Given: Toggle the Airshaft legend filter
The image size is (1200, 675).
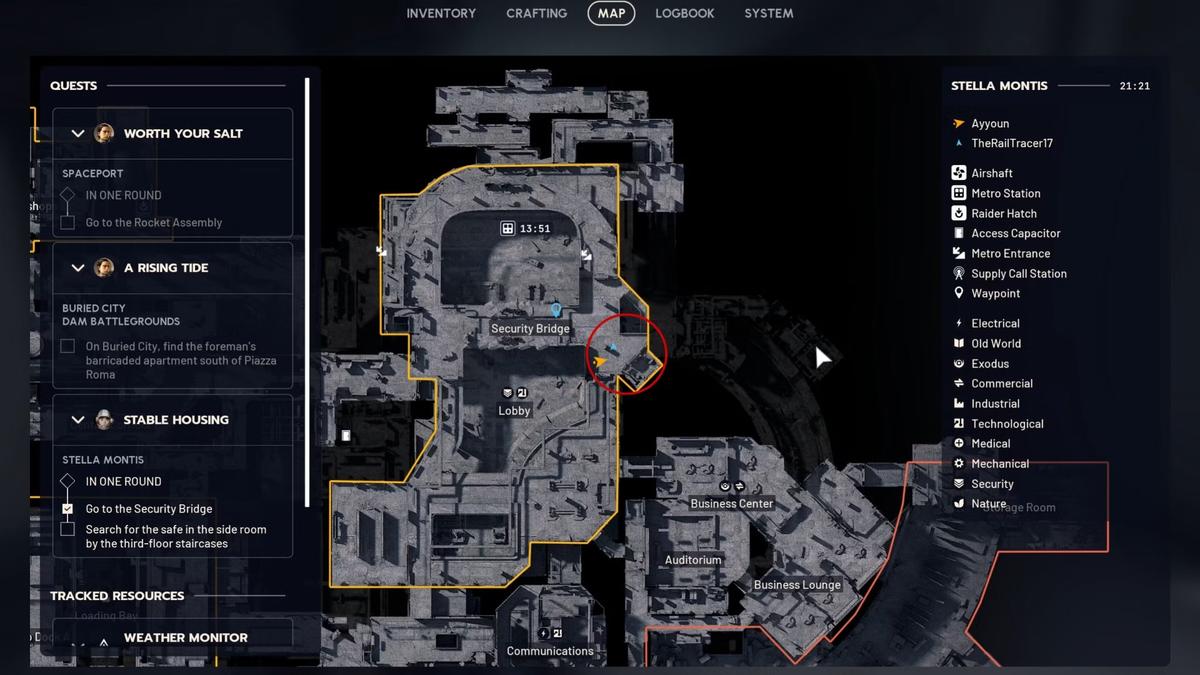Looking at the screenshot, I should point(991,173).
